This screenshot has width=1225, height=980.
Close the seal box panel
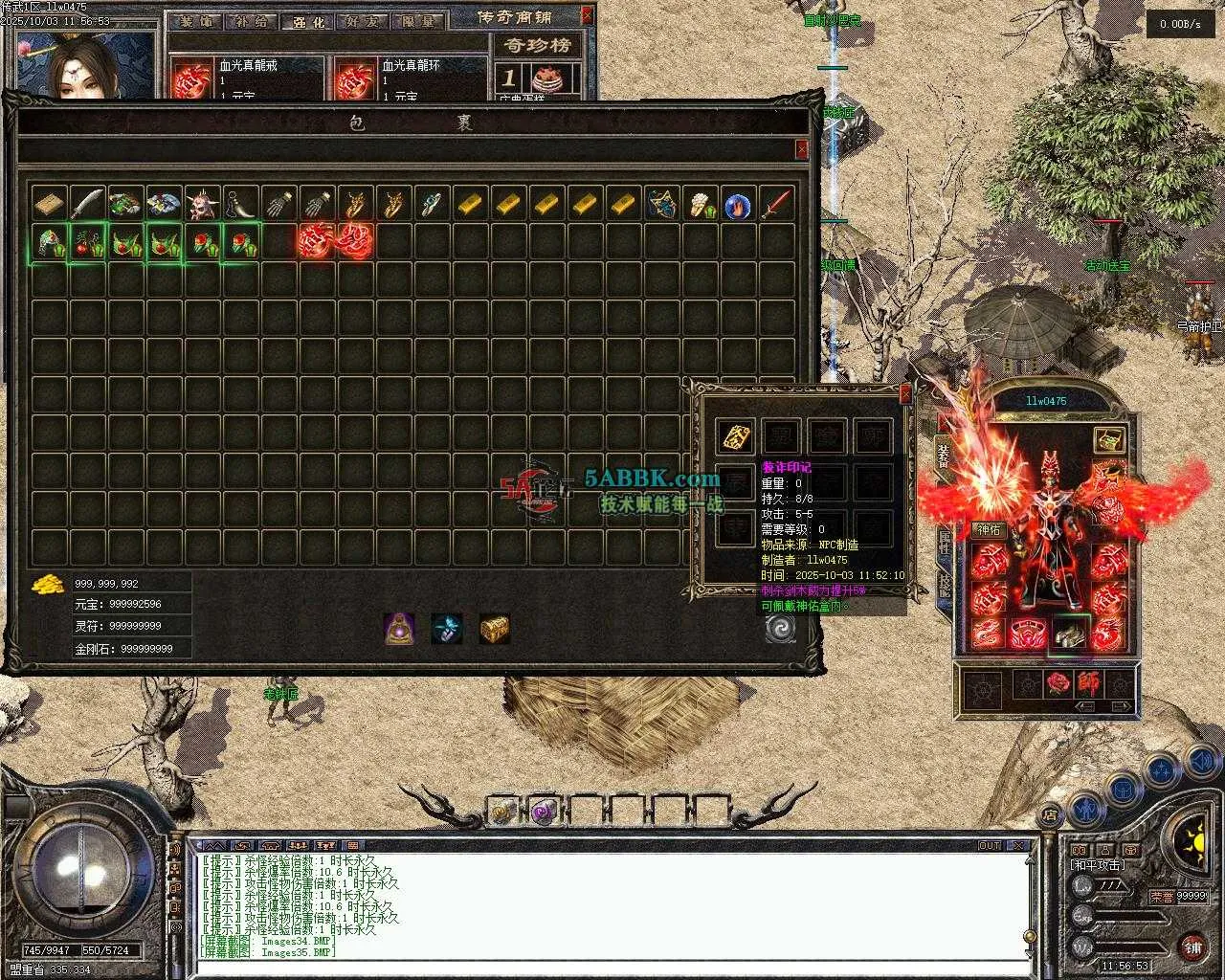[x=905, y=393]
